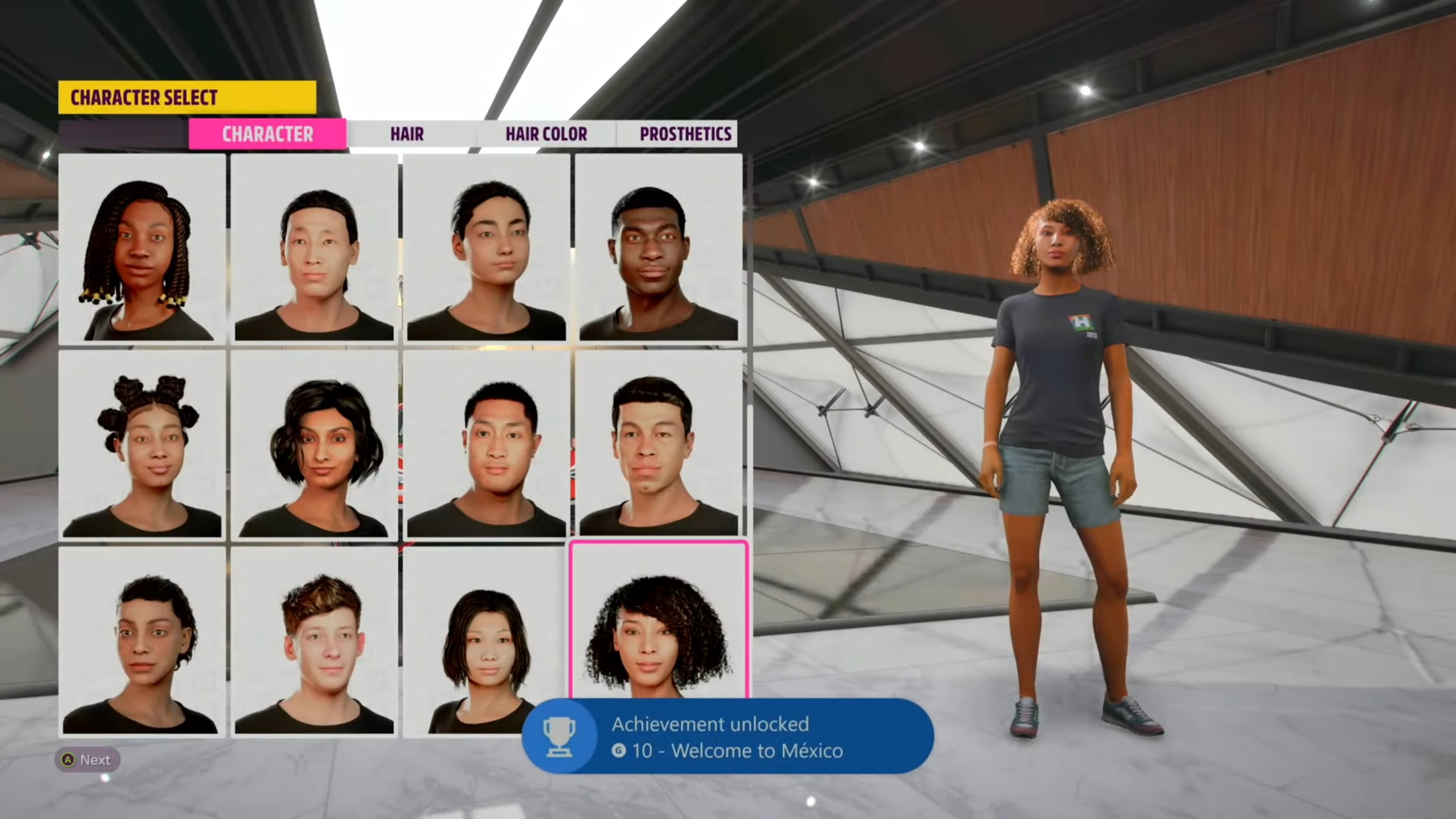Open the Hair tab
1456x819 pixels.
click(407, 134)
